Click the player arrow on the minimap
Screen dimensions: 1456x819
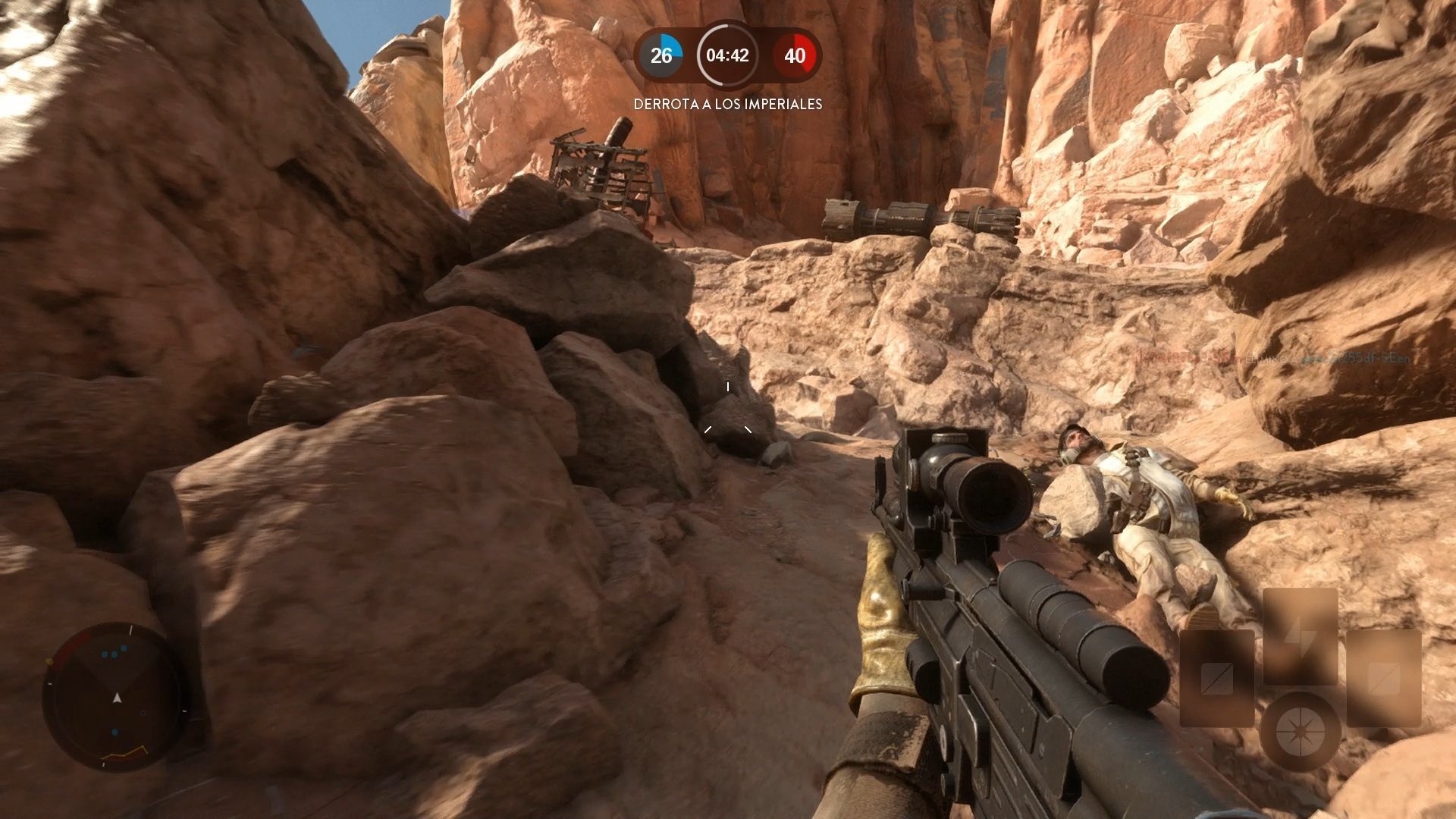[x=118, y=698]
